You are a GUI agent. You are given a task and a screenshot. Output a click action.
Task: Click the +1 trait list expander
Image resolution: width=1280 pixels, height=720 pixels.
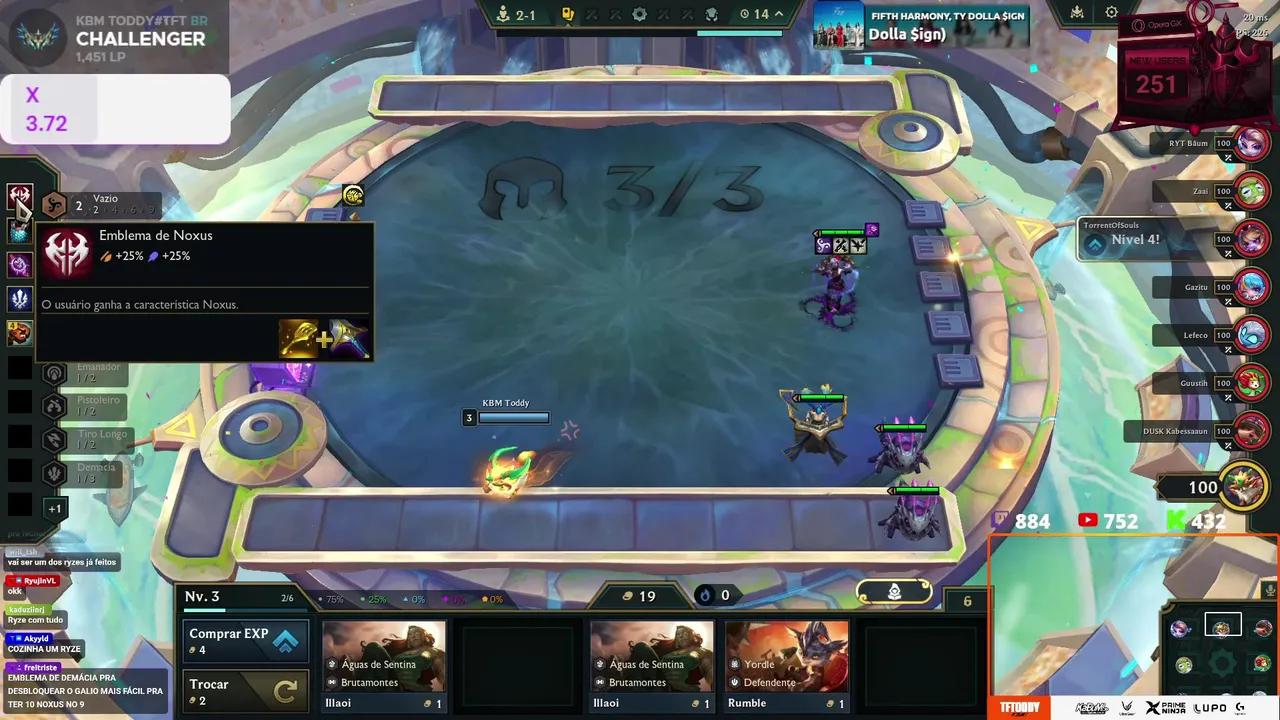[55, 508]
